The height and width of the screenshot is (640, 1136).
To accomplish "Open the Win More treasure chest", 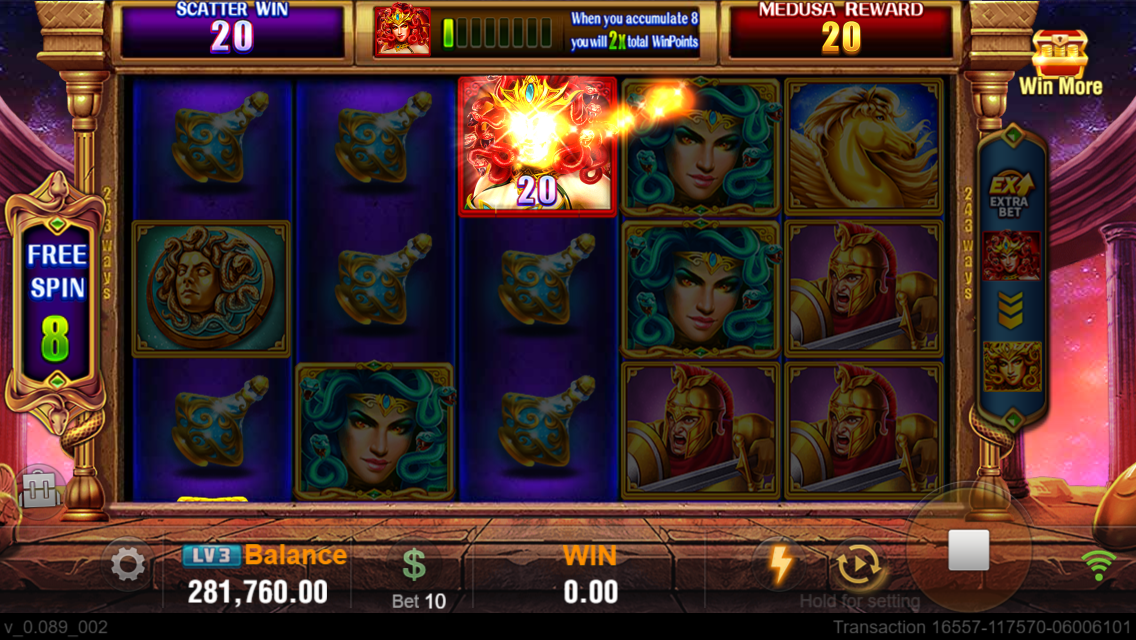I will pos(1059,62).
